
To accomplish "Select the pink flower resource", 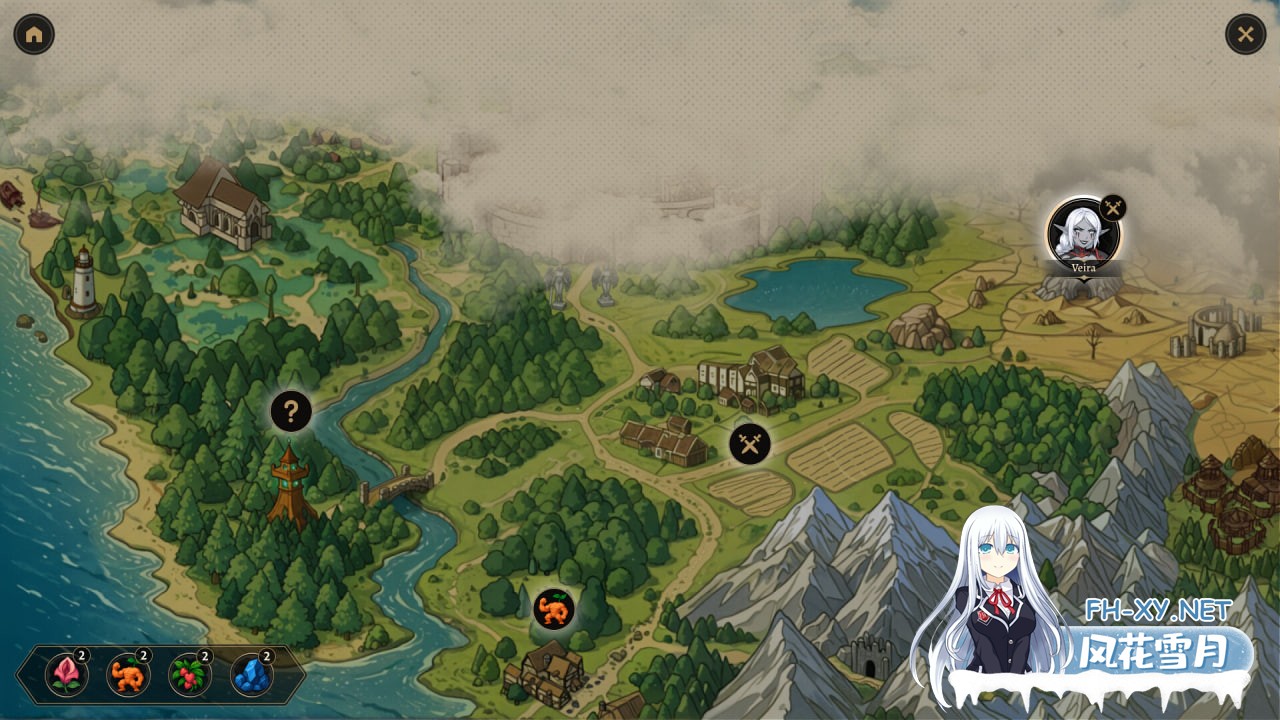I will click(67, 675).
